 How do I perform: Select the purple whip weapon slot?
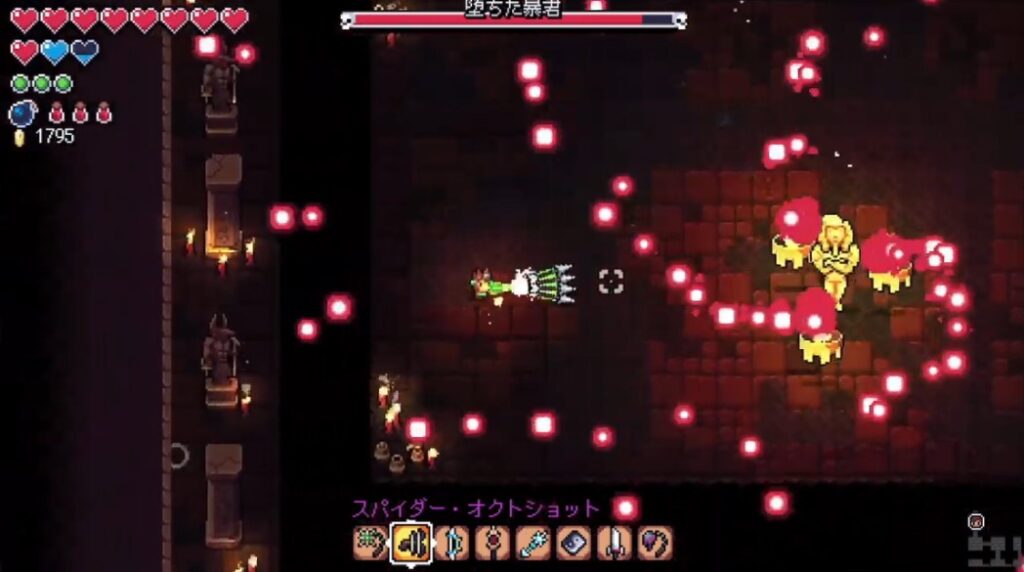pos(655,542)
